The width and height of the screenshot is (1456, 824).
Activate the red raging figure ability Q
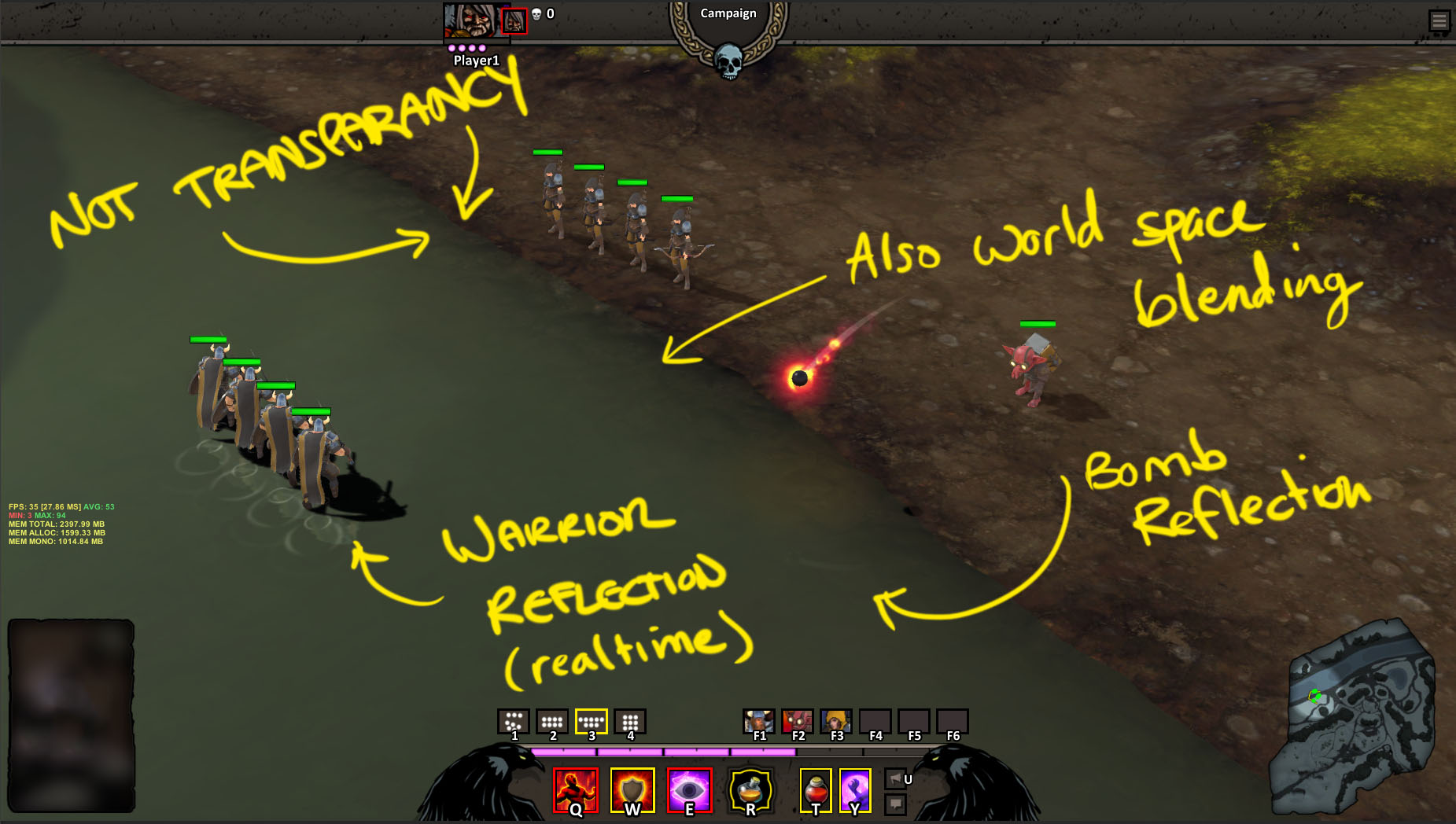click(x=576, y=790)
